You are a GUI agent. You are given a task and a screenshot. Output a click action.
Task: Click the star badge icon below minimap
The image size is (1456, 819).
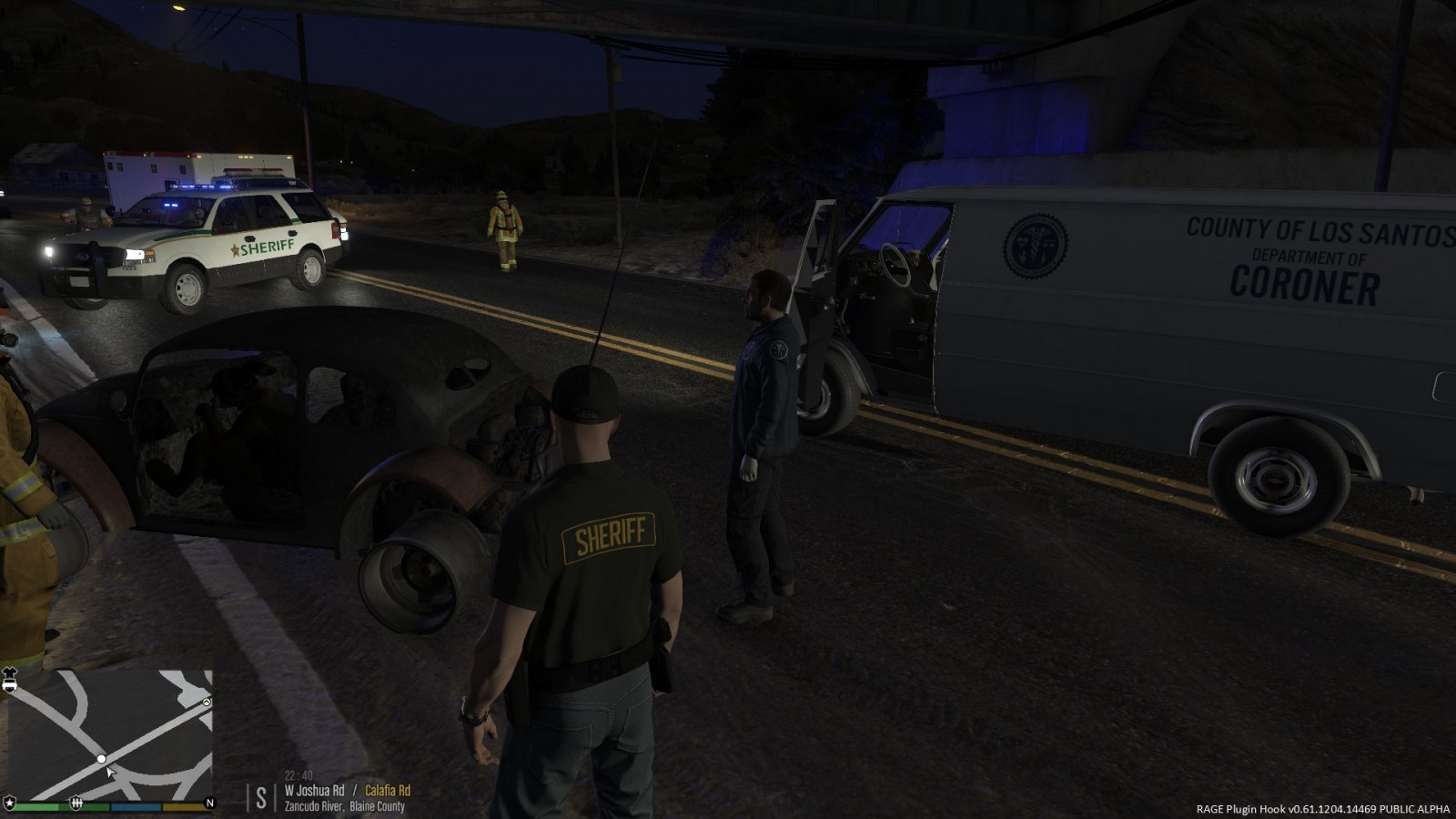coord(10,803)
